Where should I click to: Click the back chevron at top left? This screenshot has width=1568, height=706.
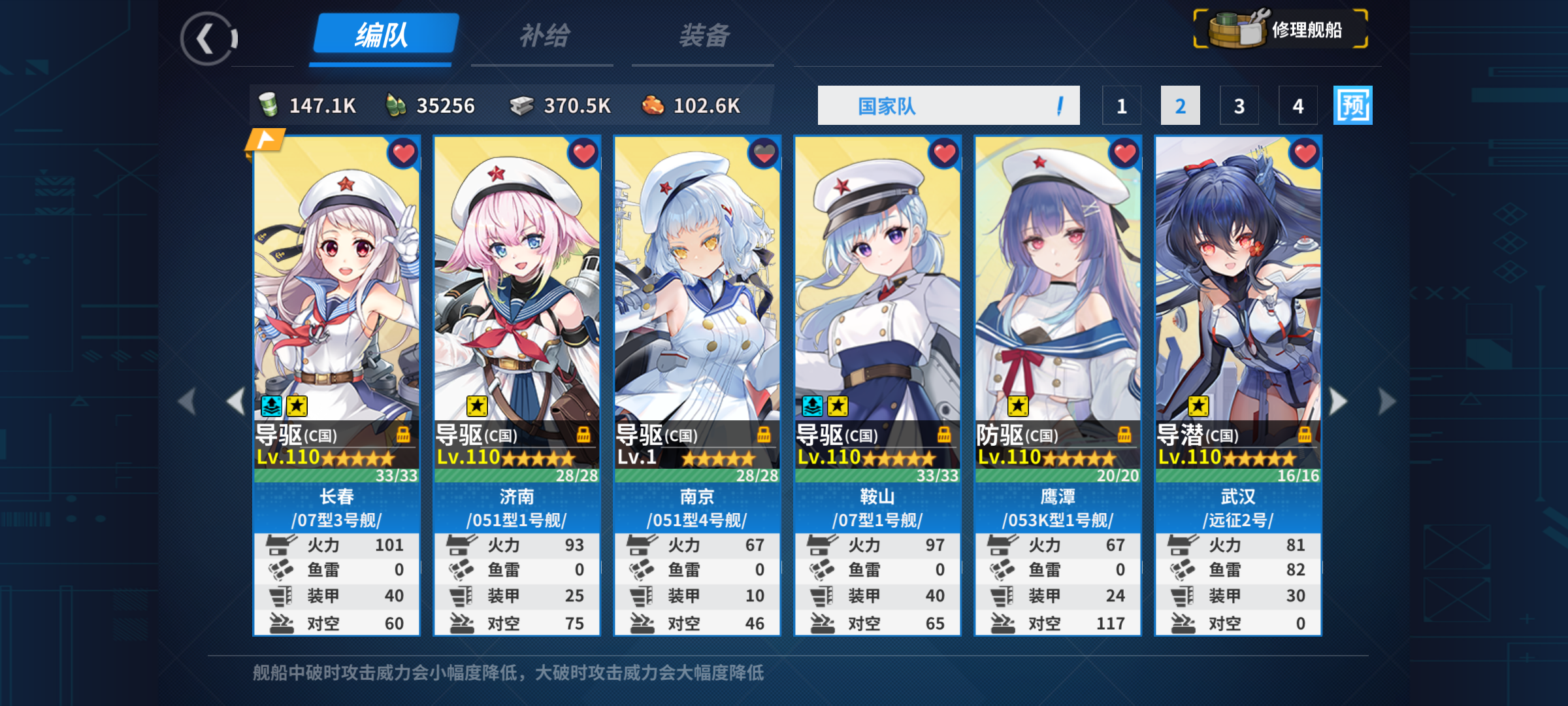coord(206,39)
